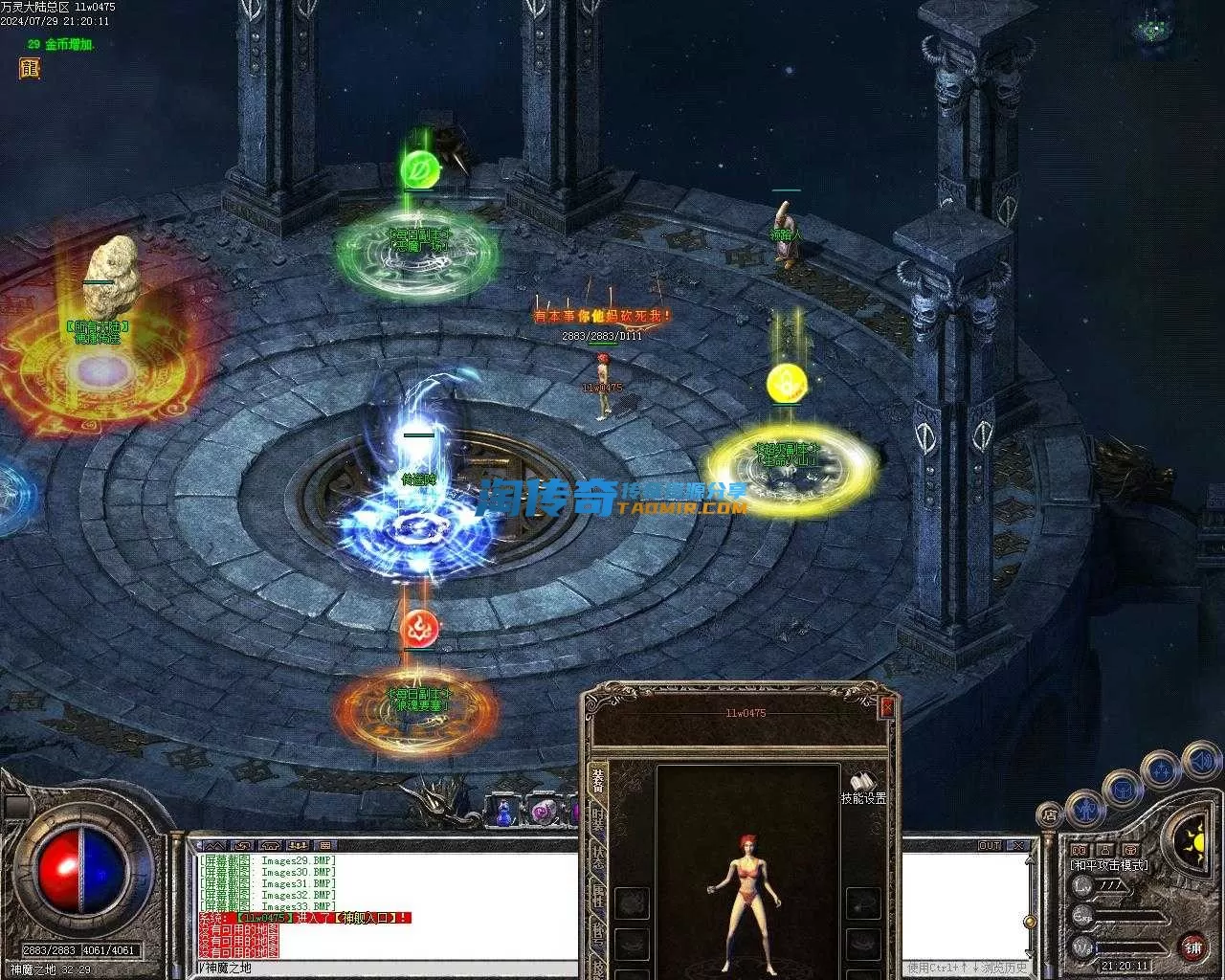Click the chat input field
This screenshot has height=980, width=1225.
point(383,968)
